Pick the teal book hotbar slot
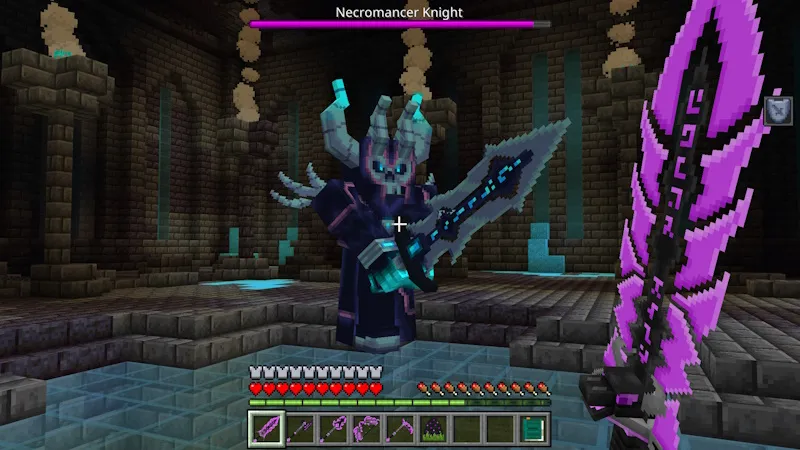Viewport: 800px width, 450px height. [534, 429]
